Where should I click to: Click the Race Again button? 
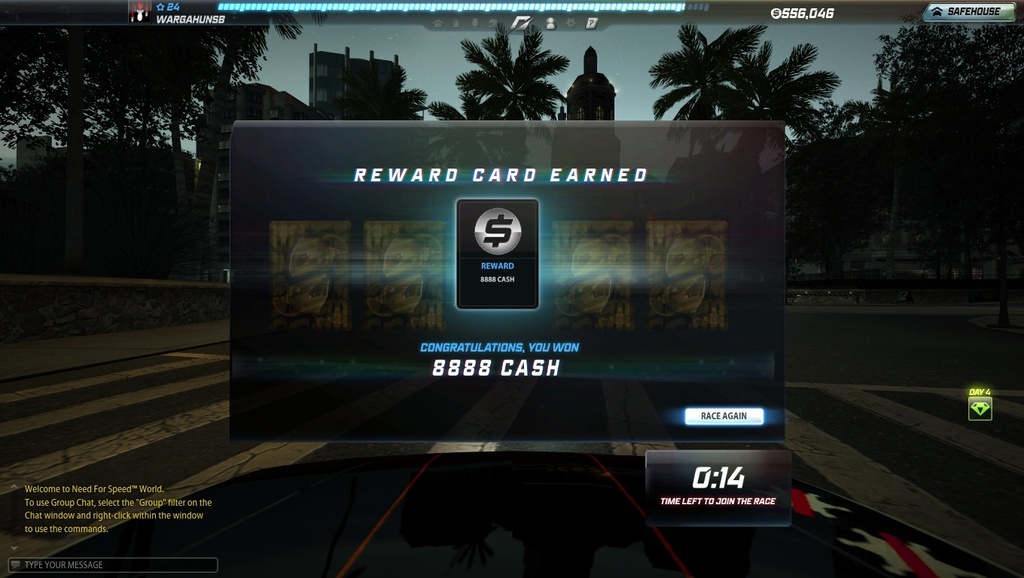point(724,416)
